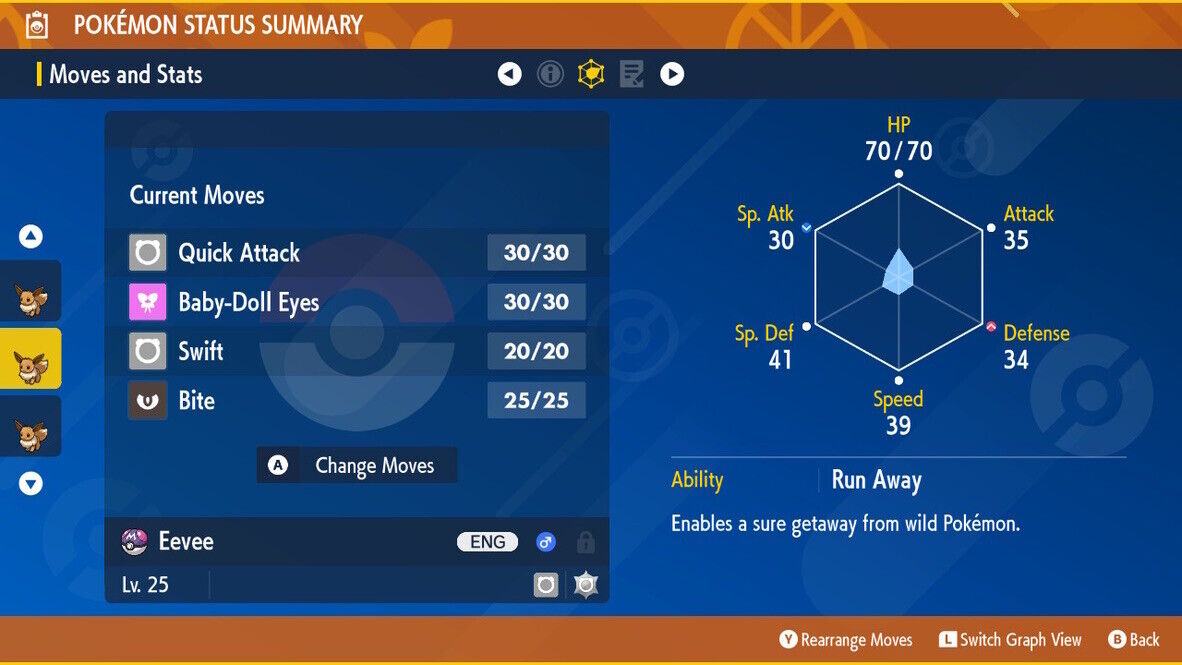Open the Change Moves option
1182x665 pixels.
coord(357,465)
